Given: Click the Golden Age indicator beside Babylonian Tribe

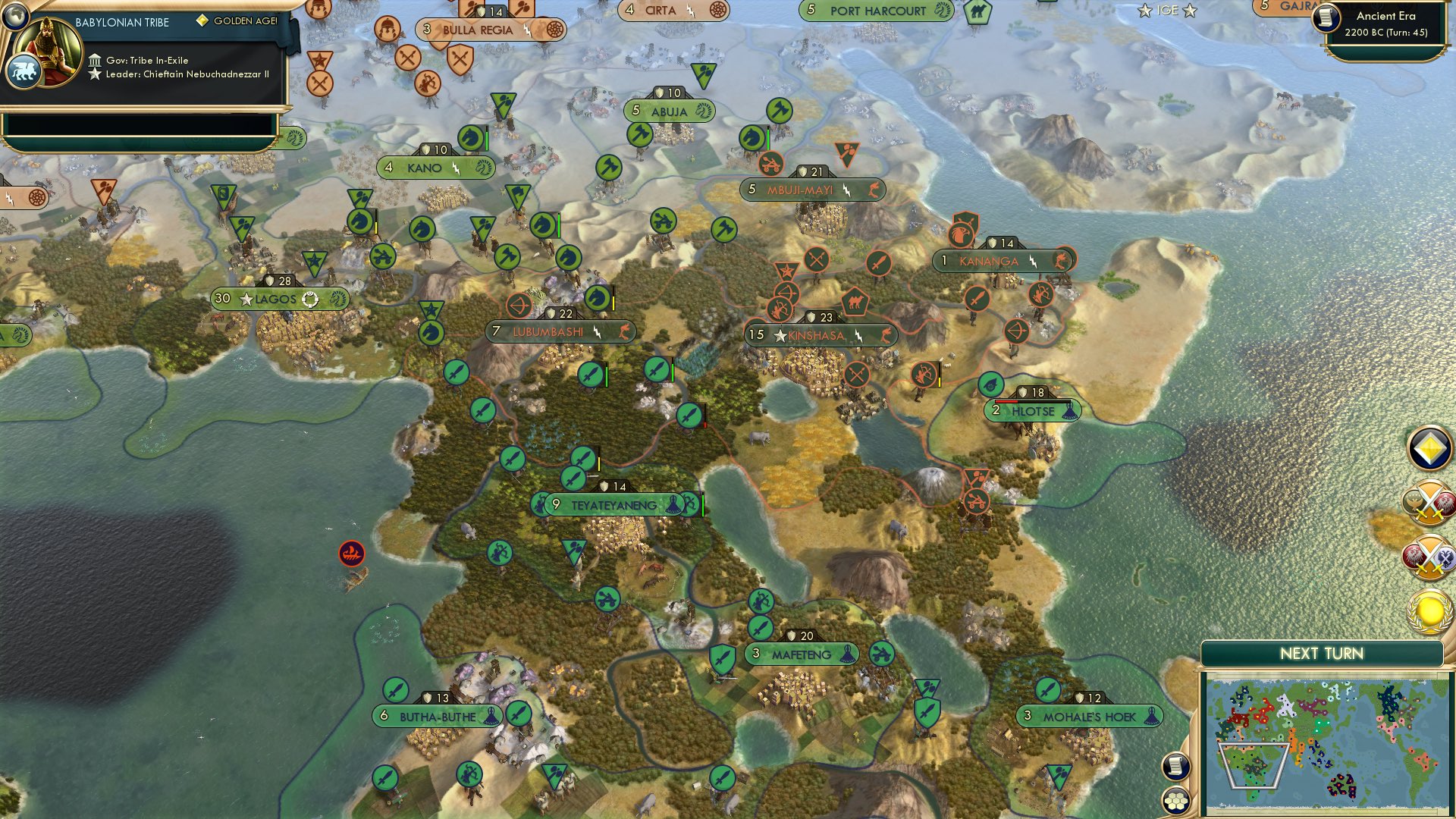Looking at the screenshot, I should pos(202,20).
